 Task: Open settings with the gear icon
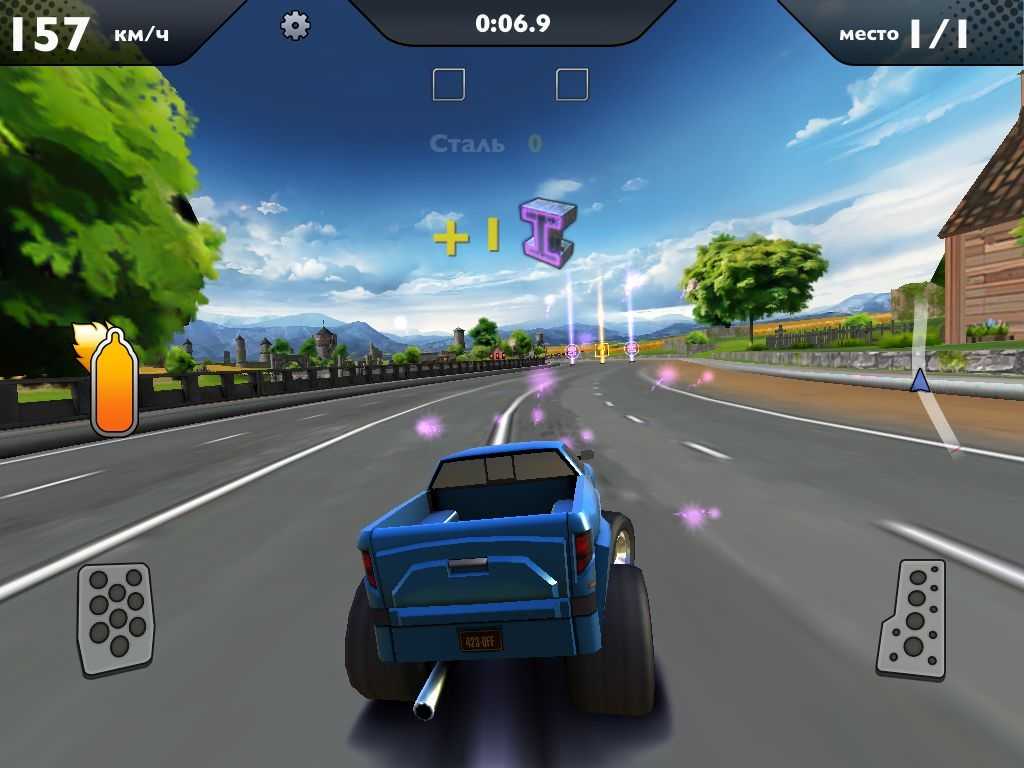pyautogui.click(x=295, y=25)
